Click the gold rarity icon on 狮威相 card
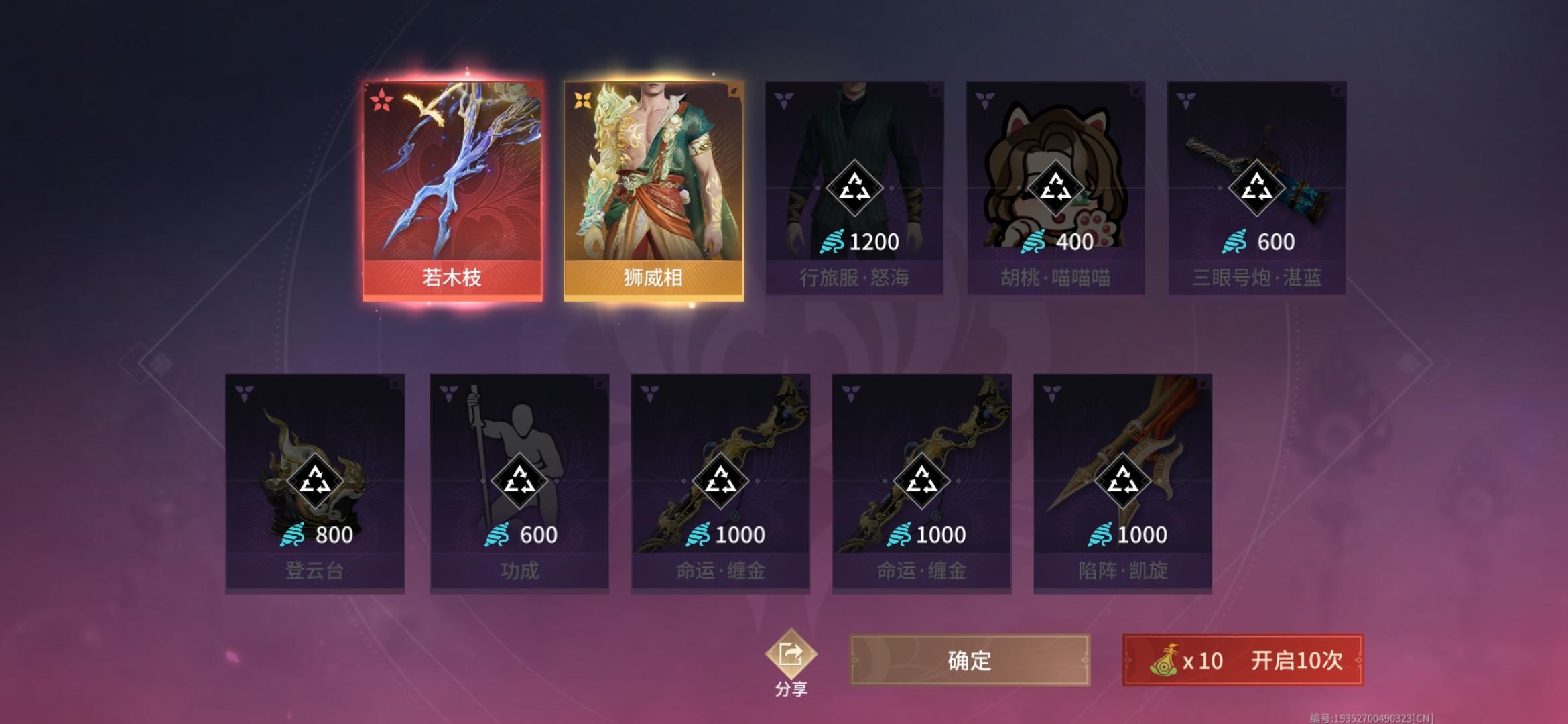Image resolution: width=1568 pixels, height=724 pixels. [582, 97]
